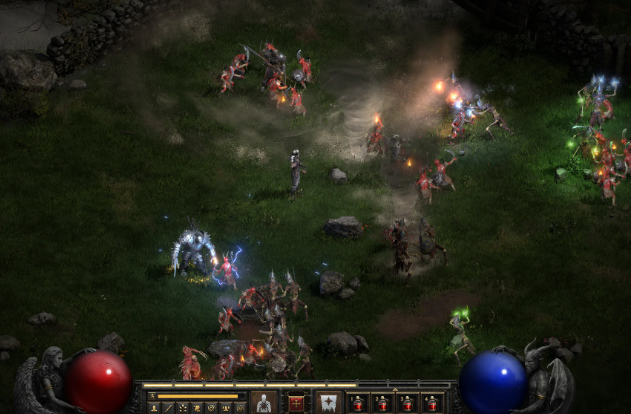The width and height of the screenshot is (631, 414).
Task: Open the right skill banner icon
Action: [x=327, y=403]
